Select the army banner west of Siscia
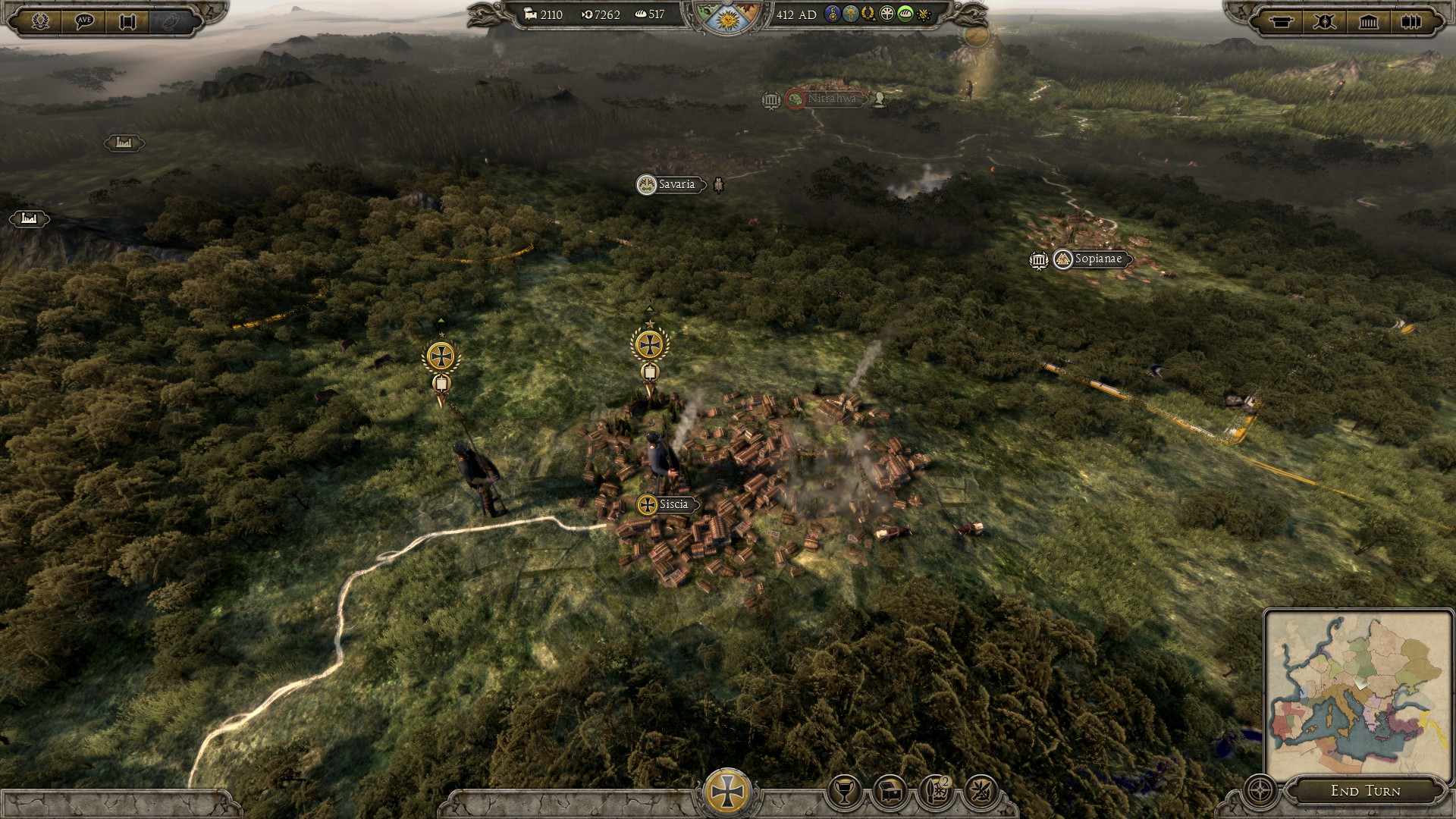Viewport: 1456px width, 819px height. (x=441, y=356)
